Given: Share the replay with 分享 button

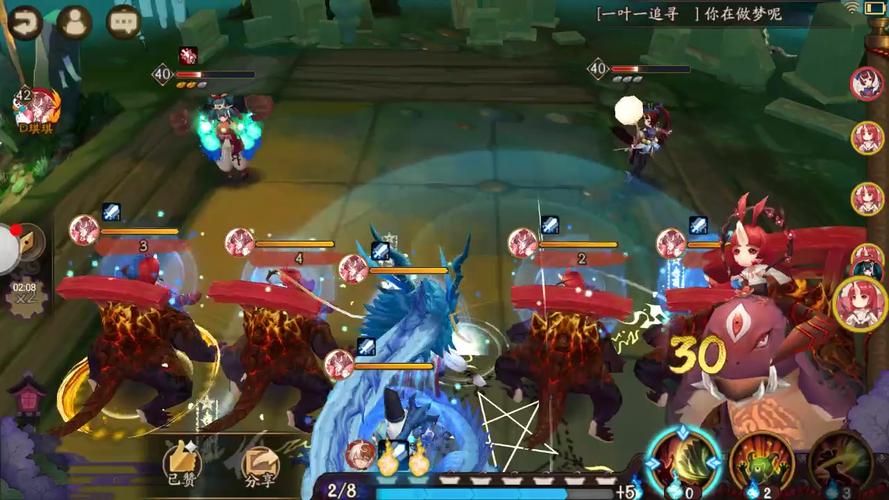Looking at the screenshot, I should point(261,462).
